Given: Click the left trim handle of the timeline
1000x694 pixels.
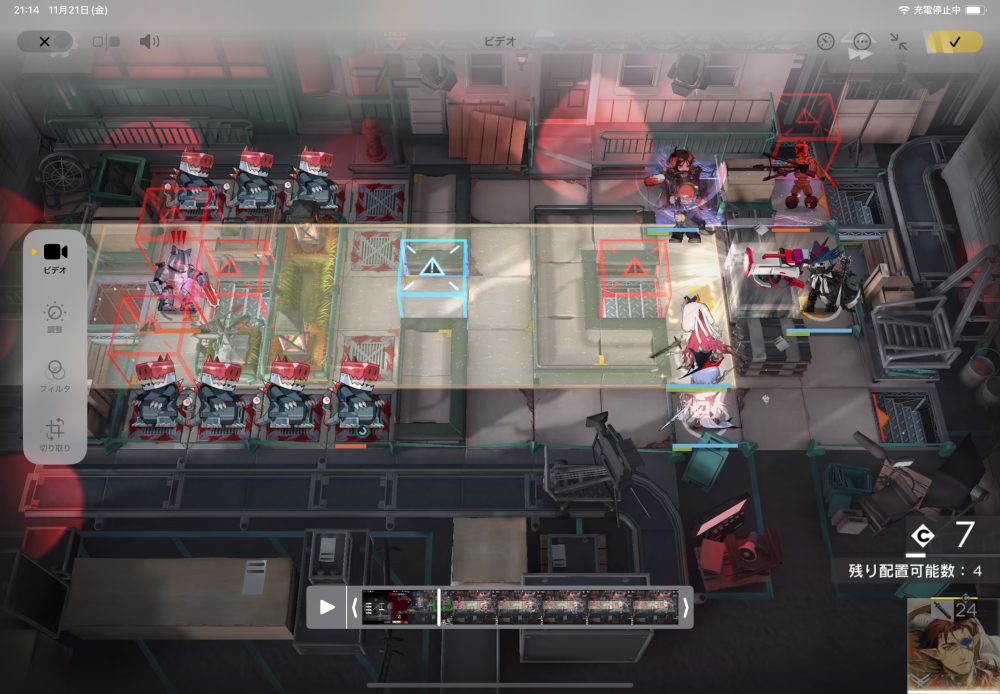Looking at the screenshot, I should pyautogui.click(x=353, y=607).
